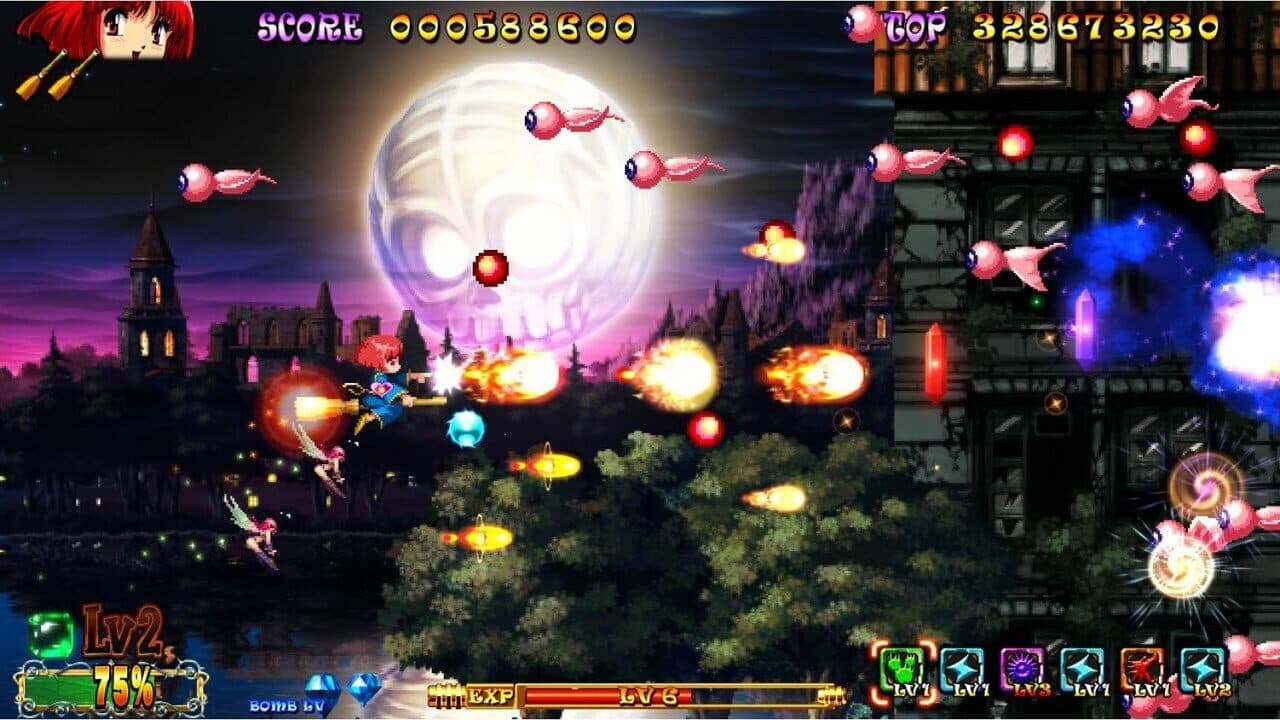Select the purple spiral spell icon showing LV3
The width and height of the screenshot is (1280, 720).
pyautogui.click(x=1022, y=668)
